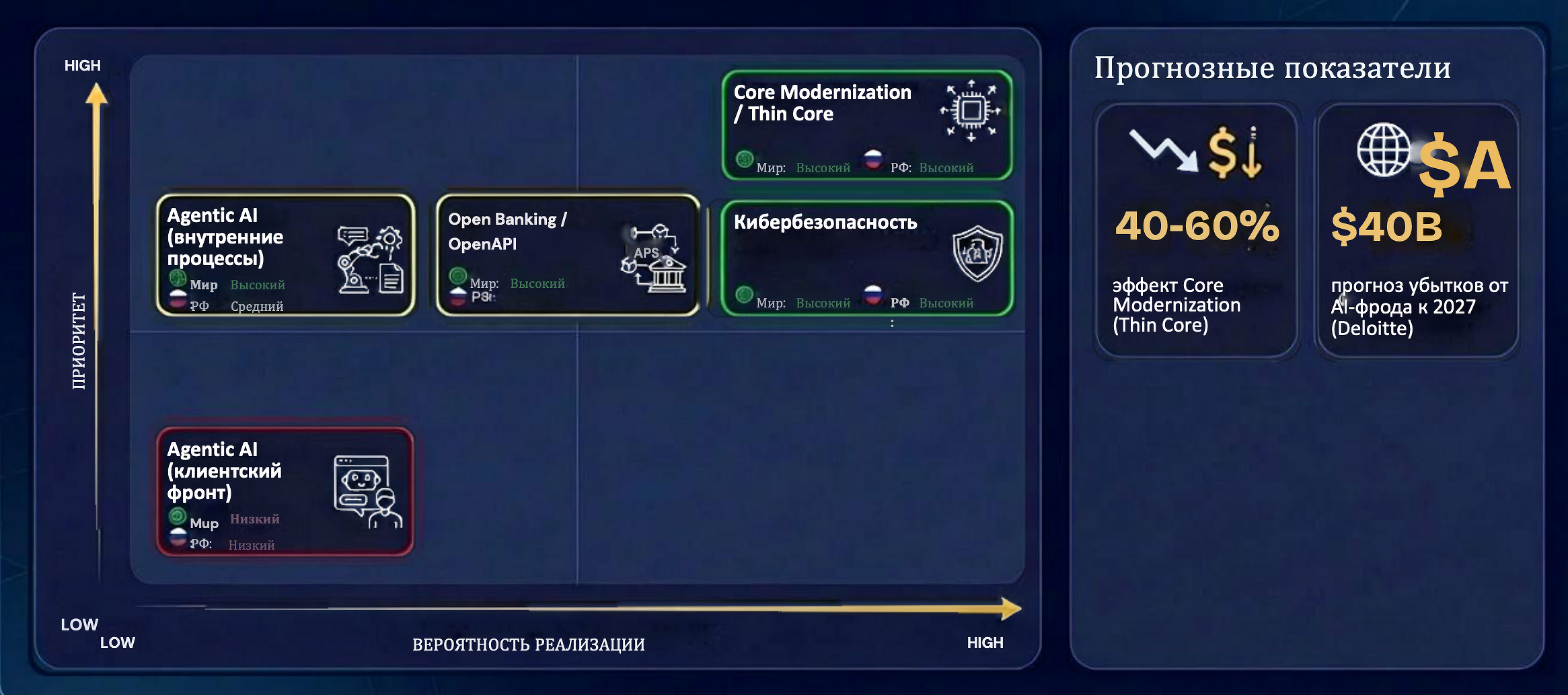1568x695 pixels.
Task: Open the $40B AI-fraud forecast panel
Action: click(1417, 230)
